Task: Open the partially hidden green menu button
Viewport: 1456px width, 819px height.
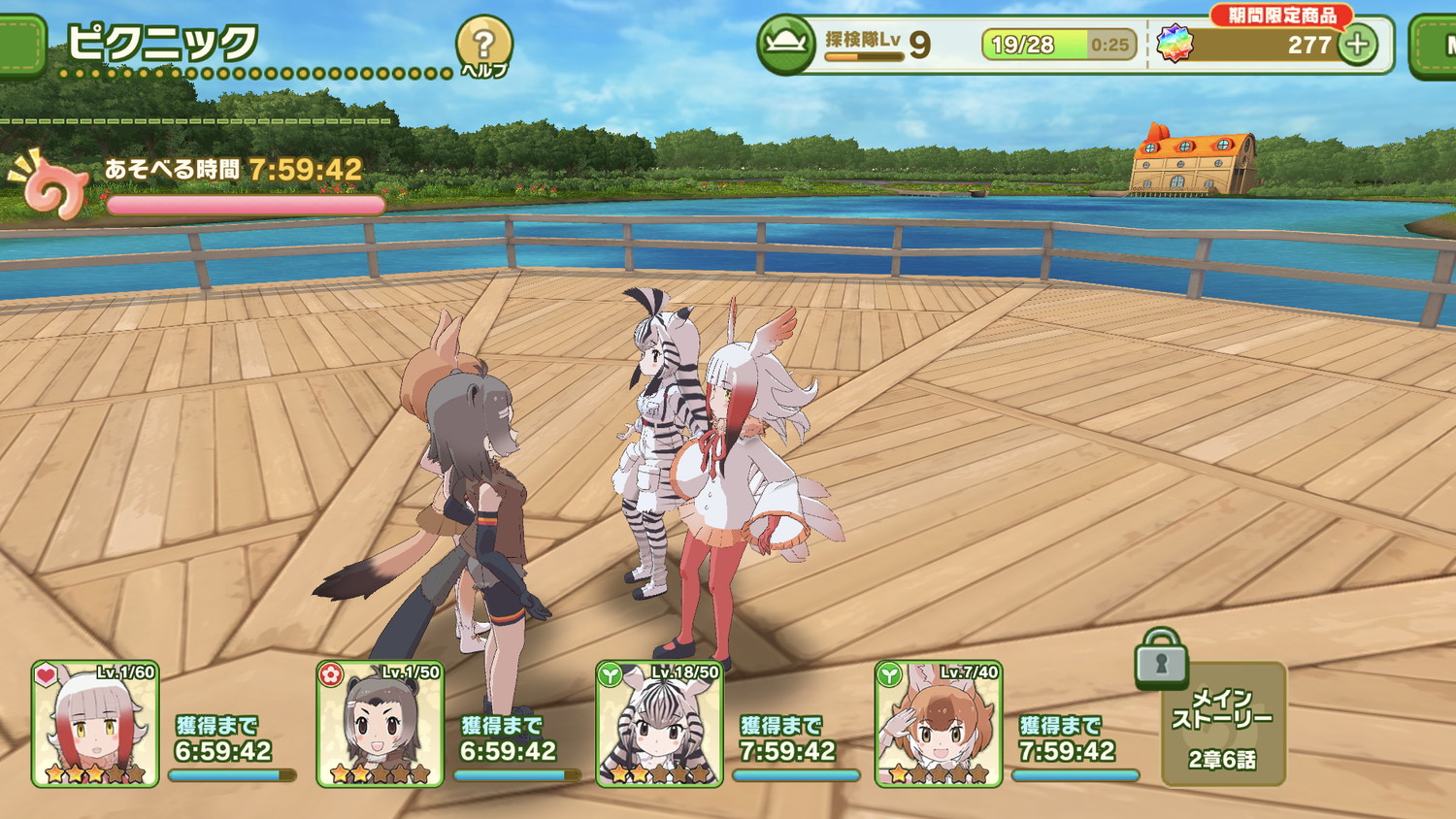Action: click(1435, 45)
